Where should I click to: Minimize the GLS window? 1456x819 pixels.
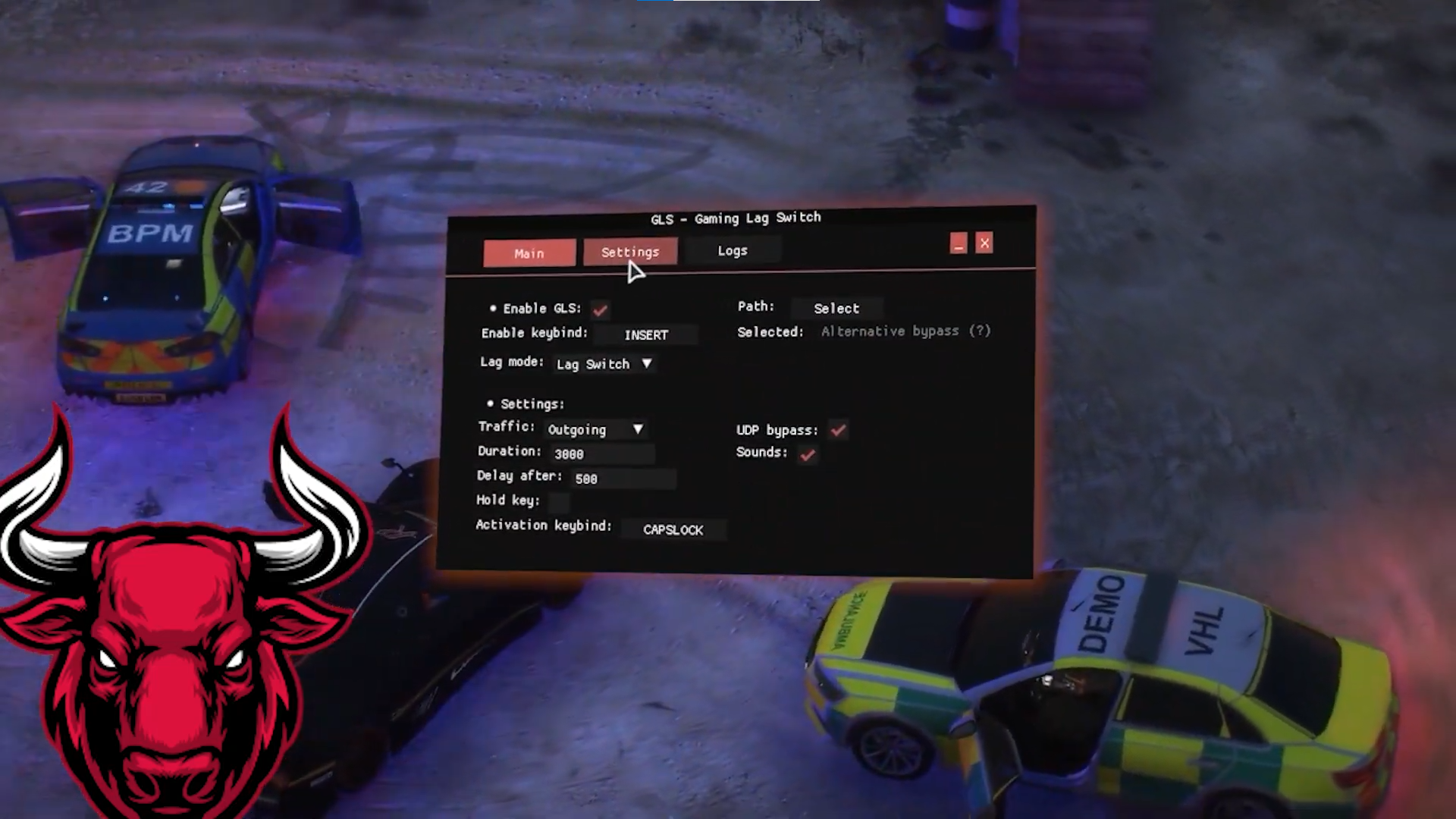coord(959,243)
